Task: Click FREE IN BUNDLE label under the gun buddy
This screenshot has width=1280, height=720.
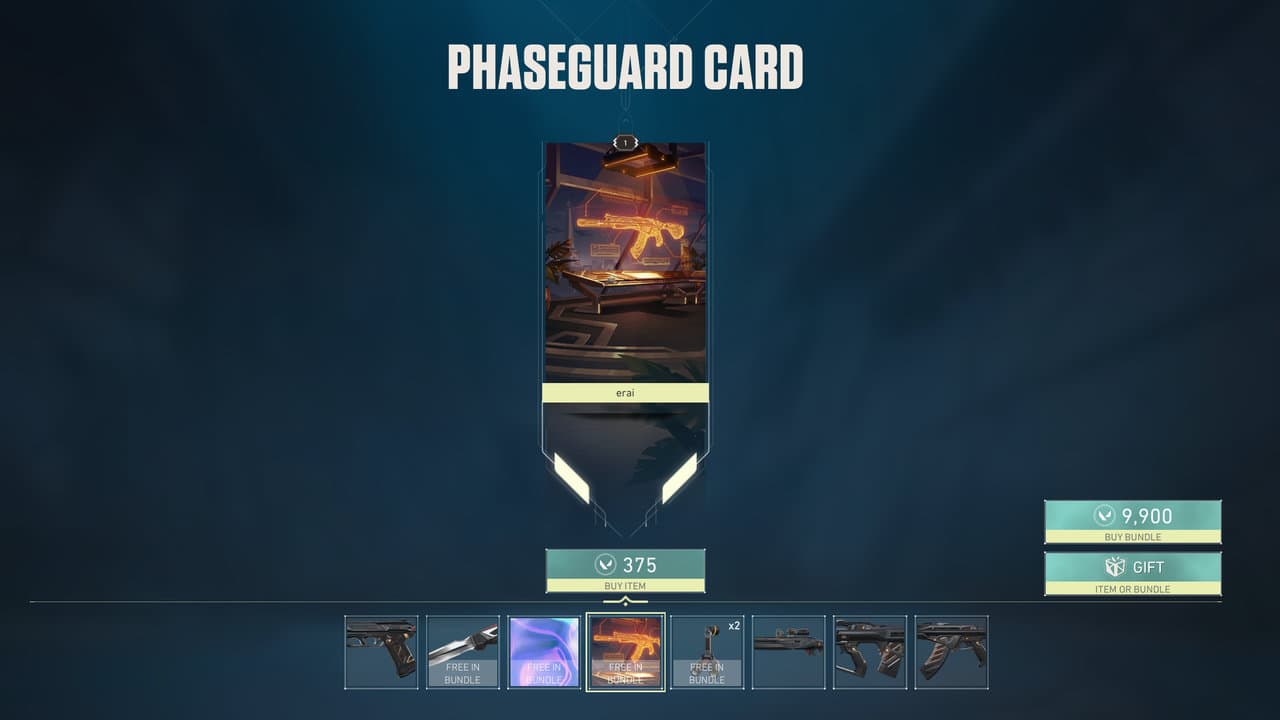Action: click(x=705, y=673)
